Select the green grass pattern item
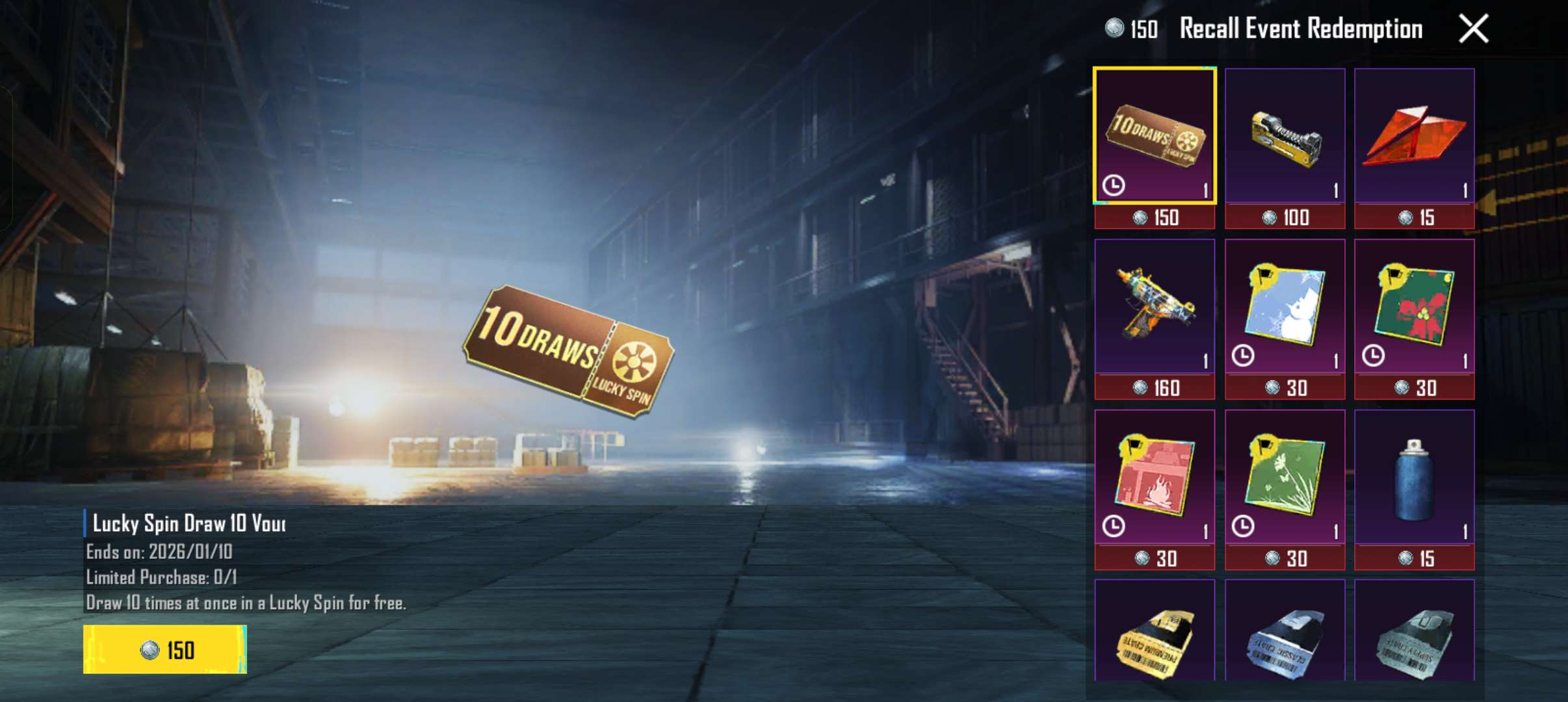The height and width of the screenshot is (702, 1568). [x=1286, y=484]
